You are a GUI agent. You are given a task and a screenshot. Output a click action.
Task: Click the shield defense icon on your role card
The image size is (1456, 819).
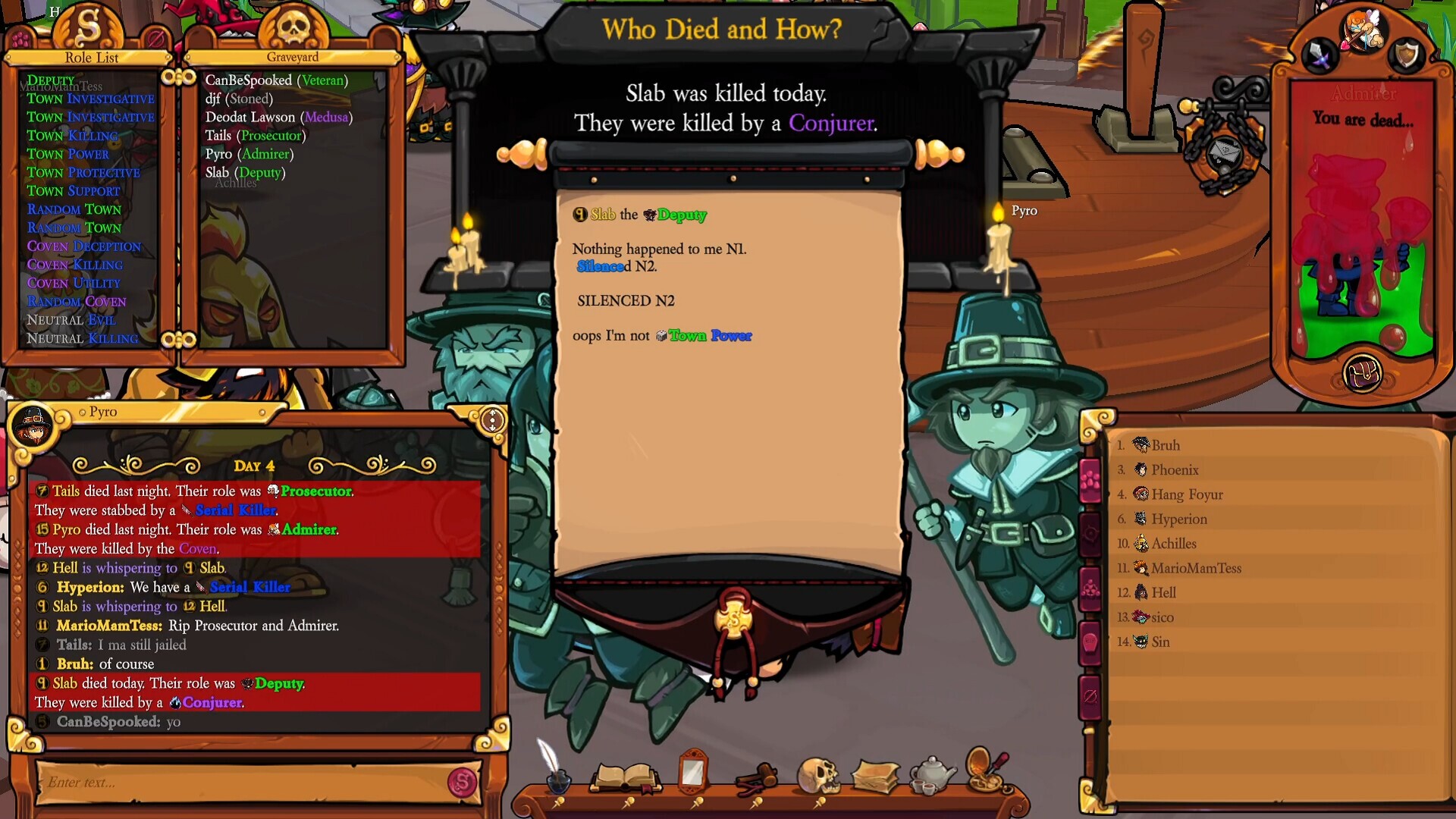pyautogui.click(x=1407, y=56)
